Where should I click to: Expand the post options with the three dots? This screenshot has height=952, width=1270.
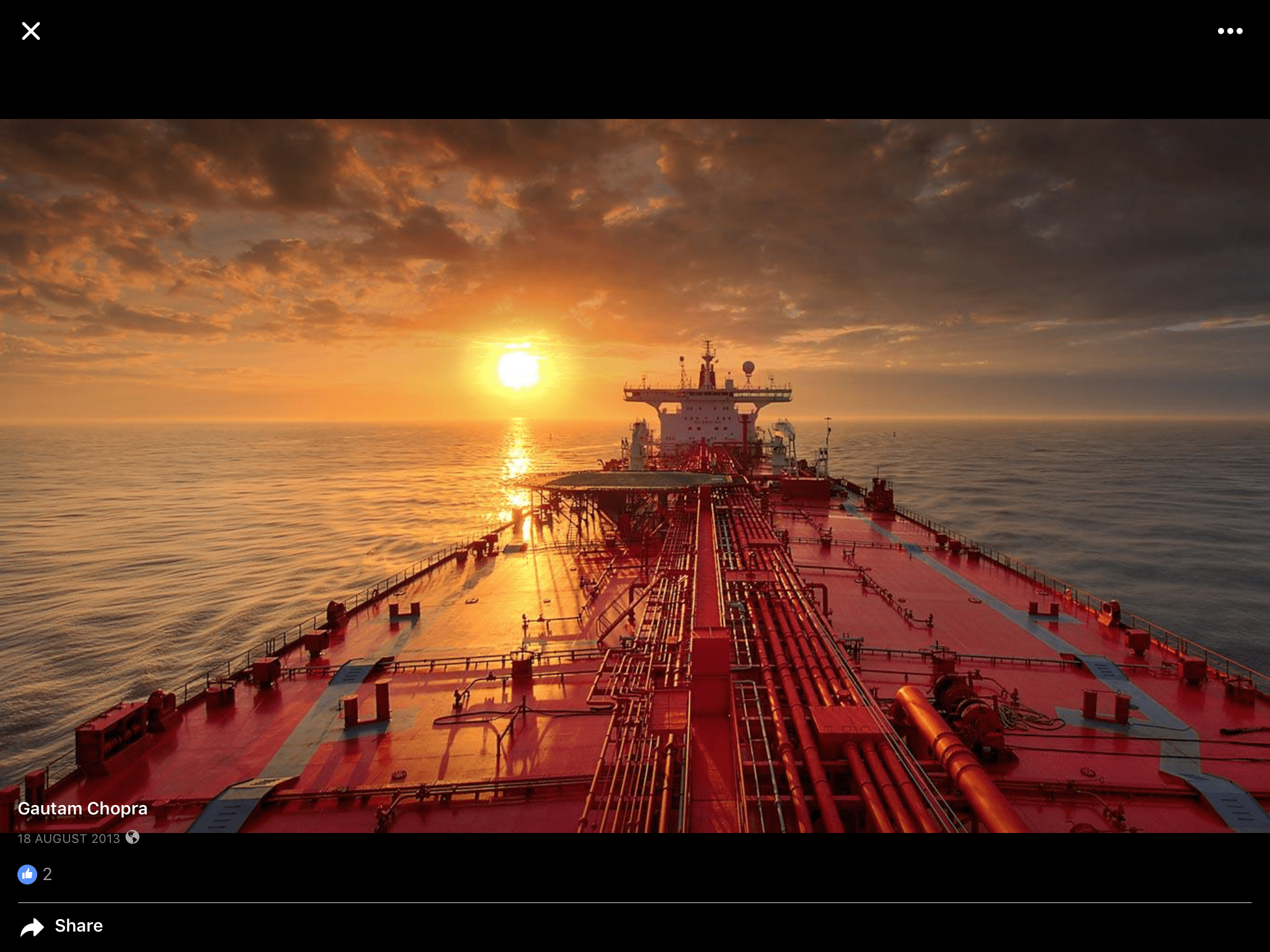1231,30
